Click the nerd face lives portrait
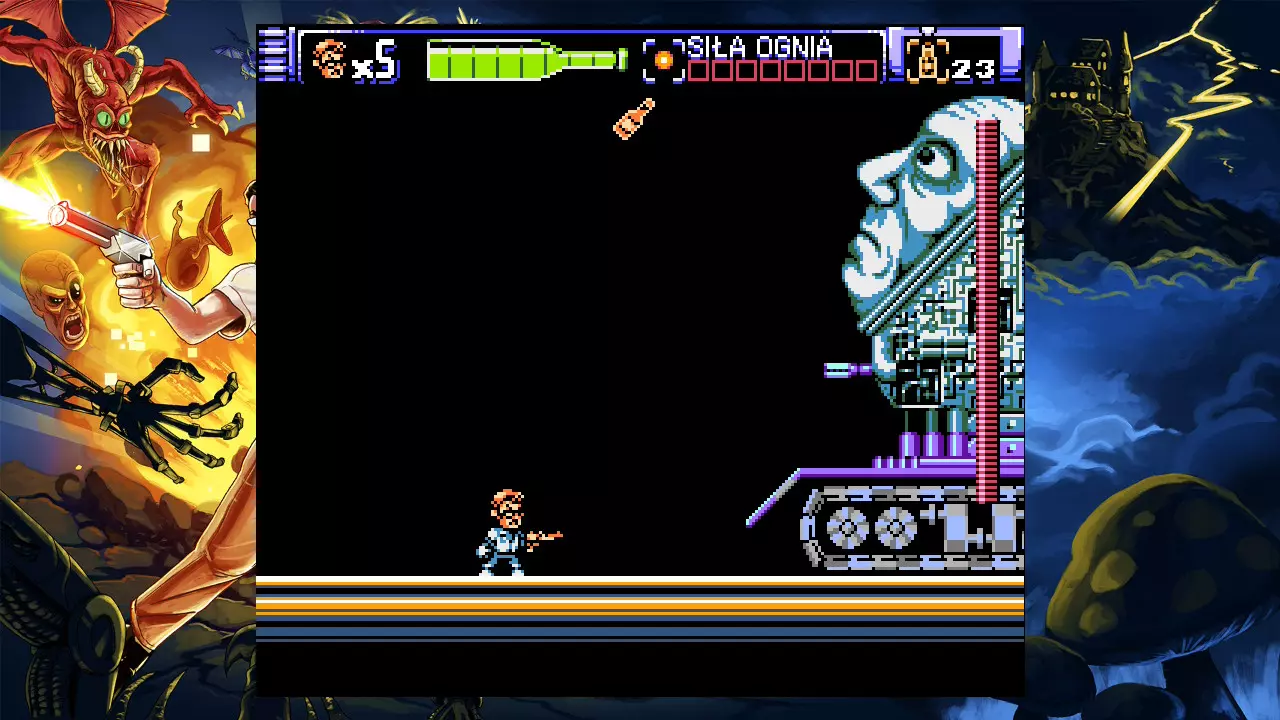The height and width of the screenshot is (720, 1280). click(329, 59)
